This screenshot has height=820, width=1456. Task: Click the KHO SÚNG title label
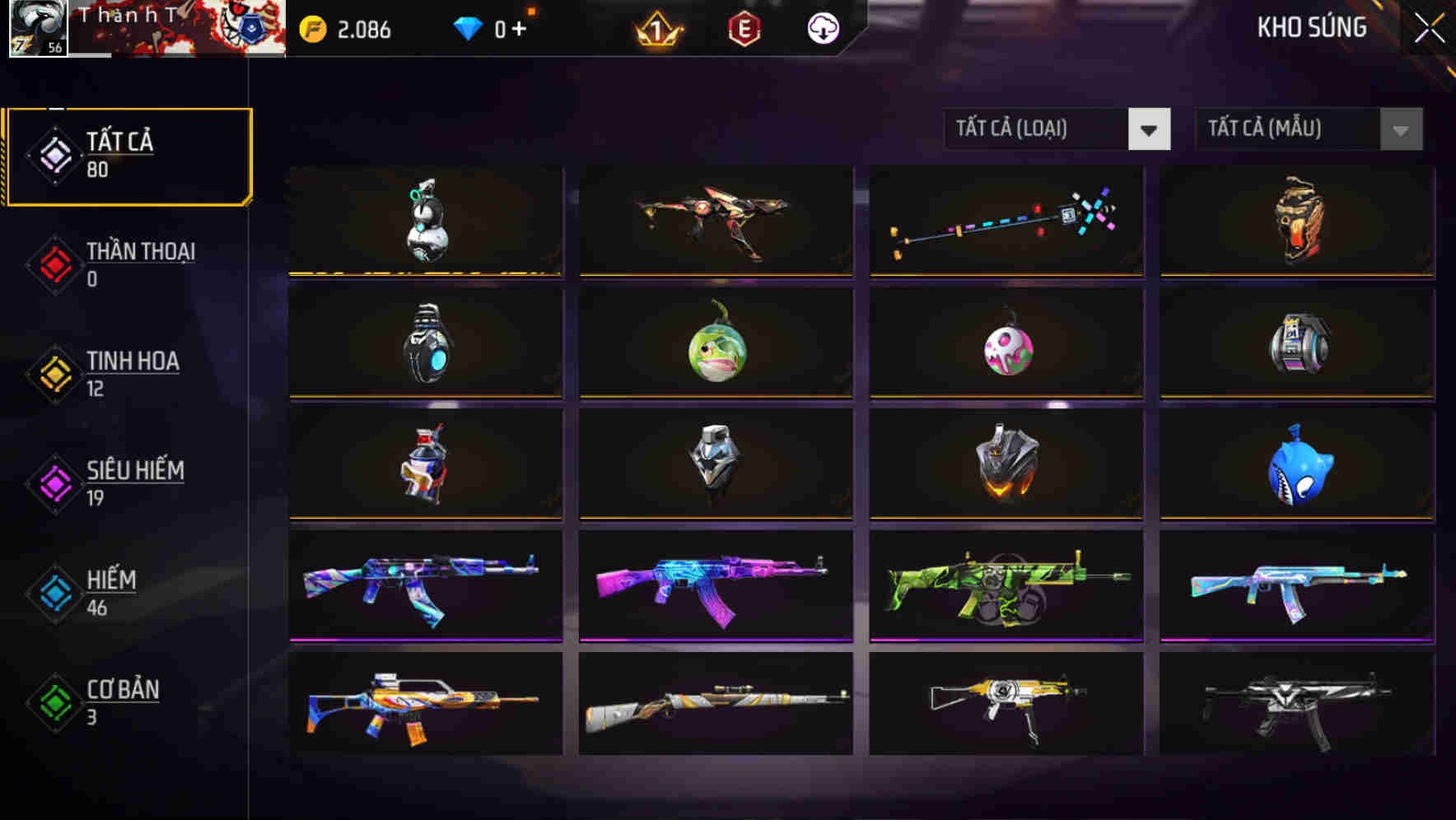[x=1313, y=27]
